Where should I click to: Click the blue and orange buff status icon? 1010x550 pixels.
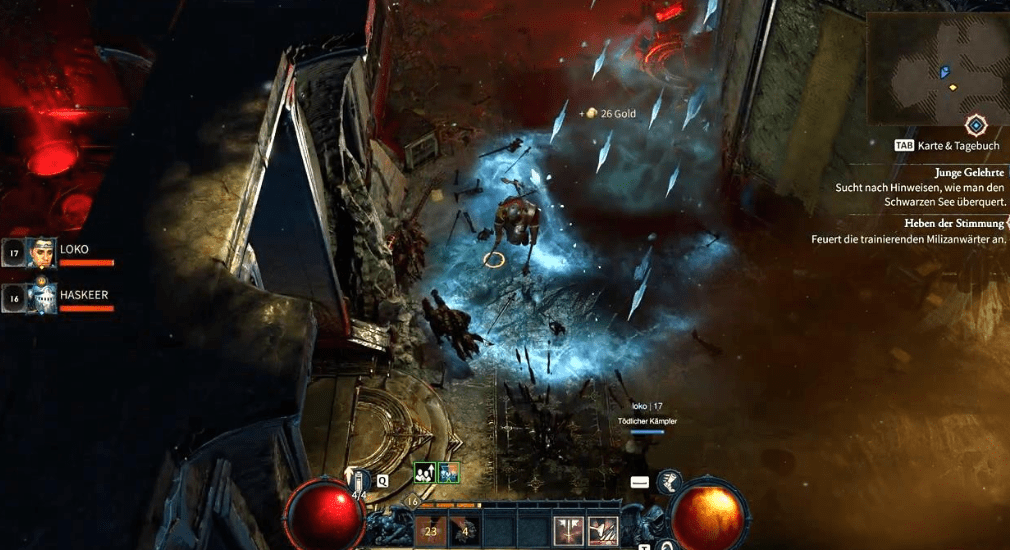pyautogui.click(x=447, y=474)
